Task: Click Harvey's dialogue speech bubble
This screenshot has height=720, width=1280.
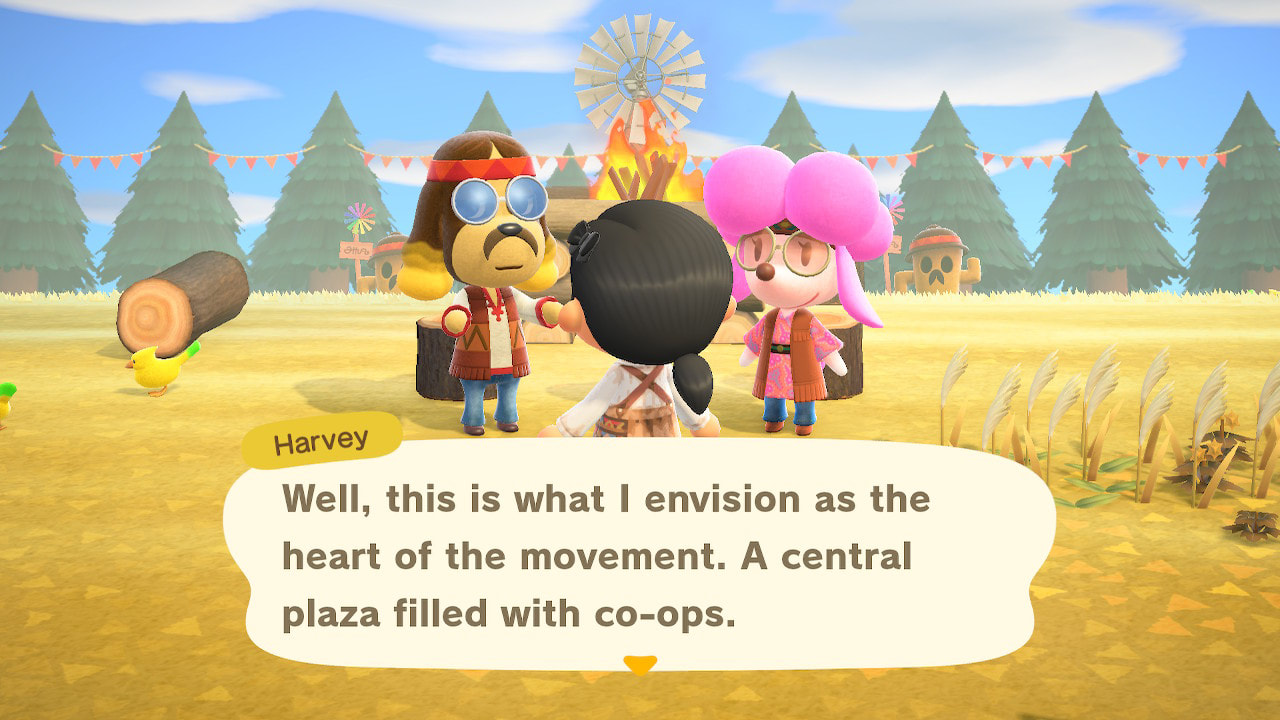Action: [640, 555]
